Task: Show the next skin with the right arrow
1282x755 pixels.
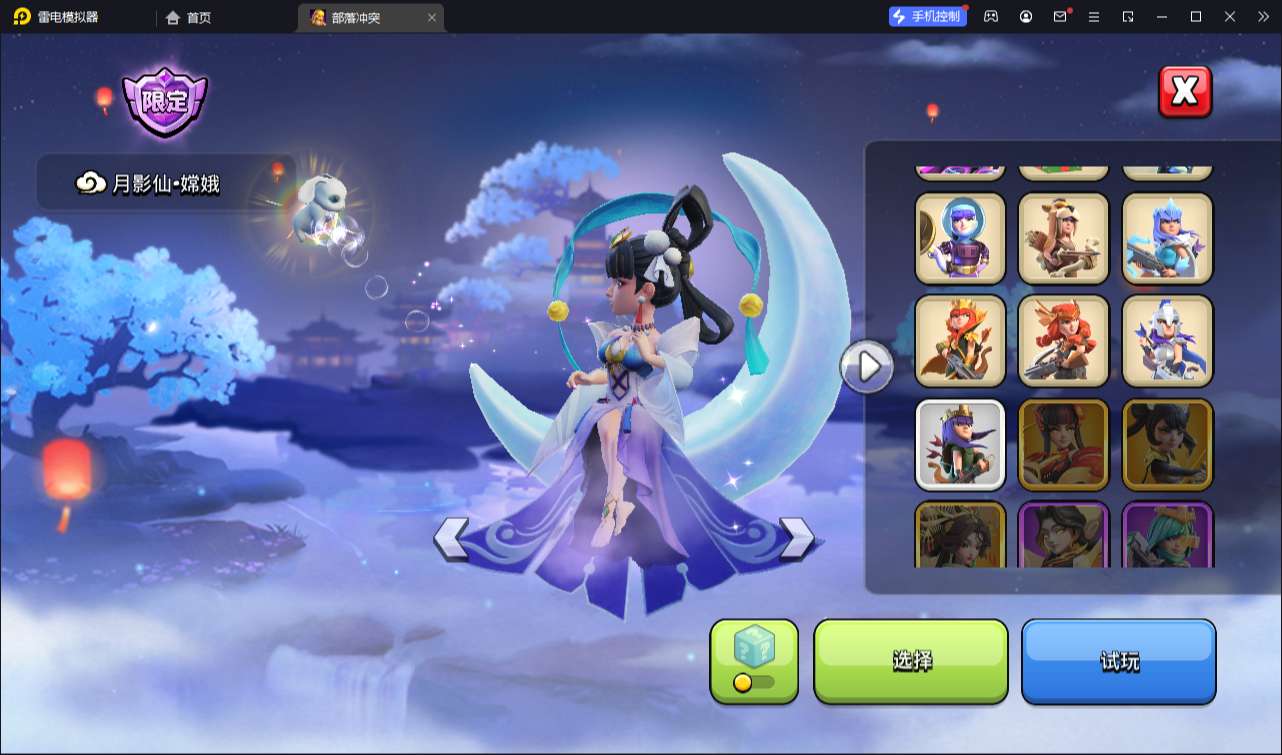Action: (796, 538)
